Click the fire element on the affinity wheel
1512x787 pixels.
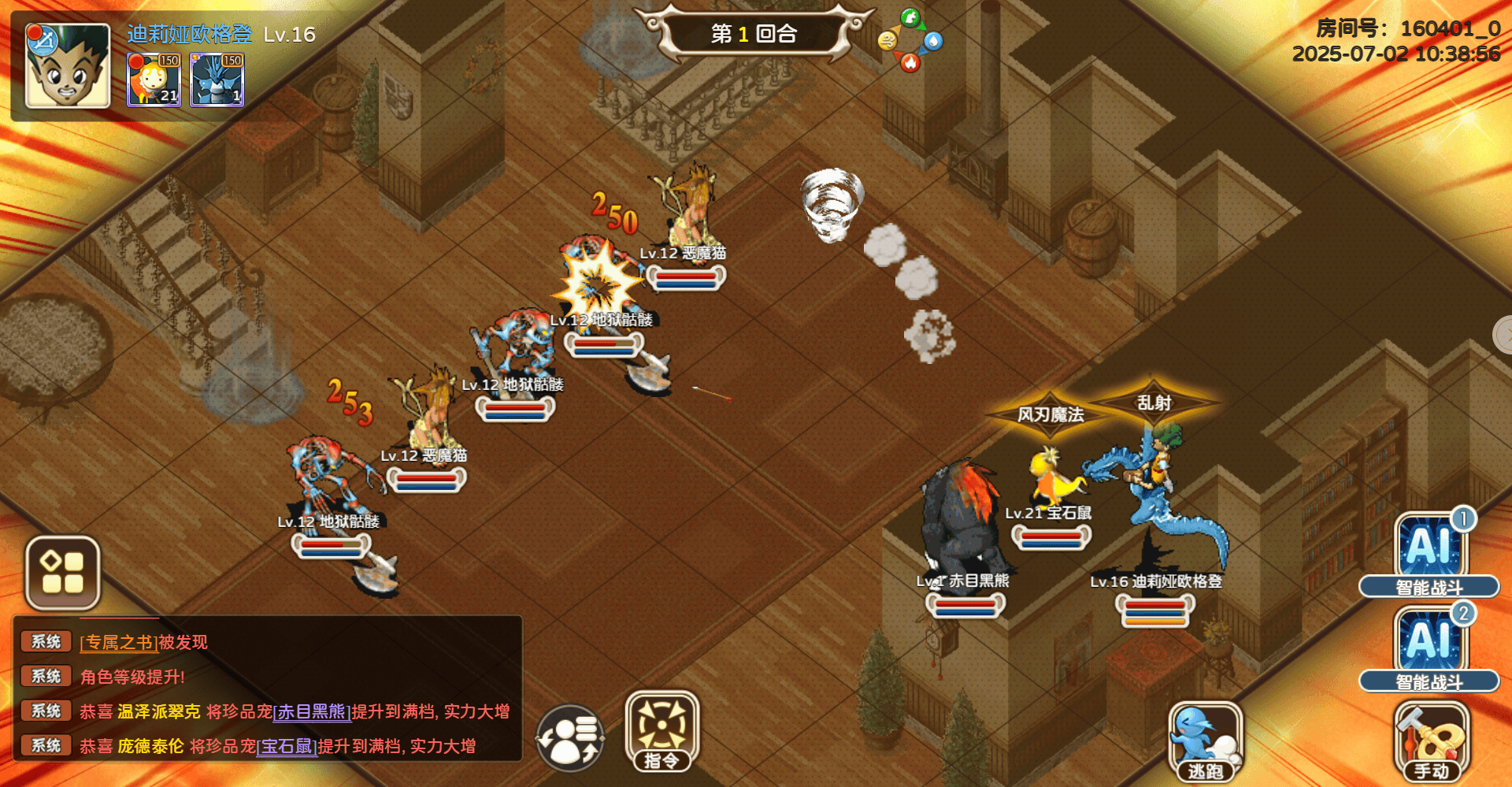pos(911,65)
